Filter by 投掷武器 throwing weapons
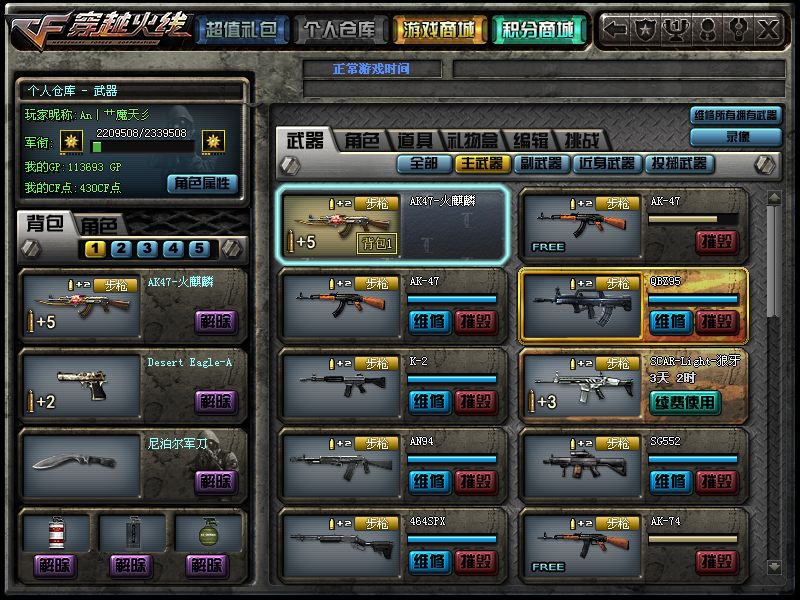This screenshot has width=800, height=600. click(x=678, y=163)
